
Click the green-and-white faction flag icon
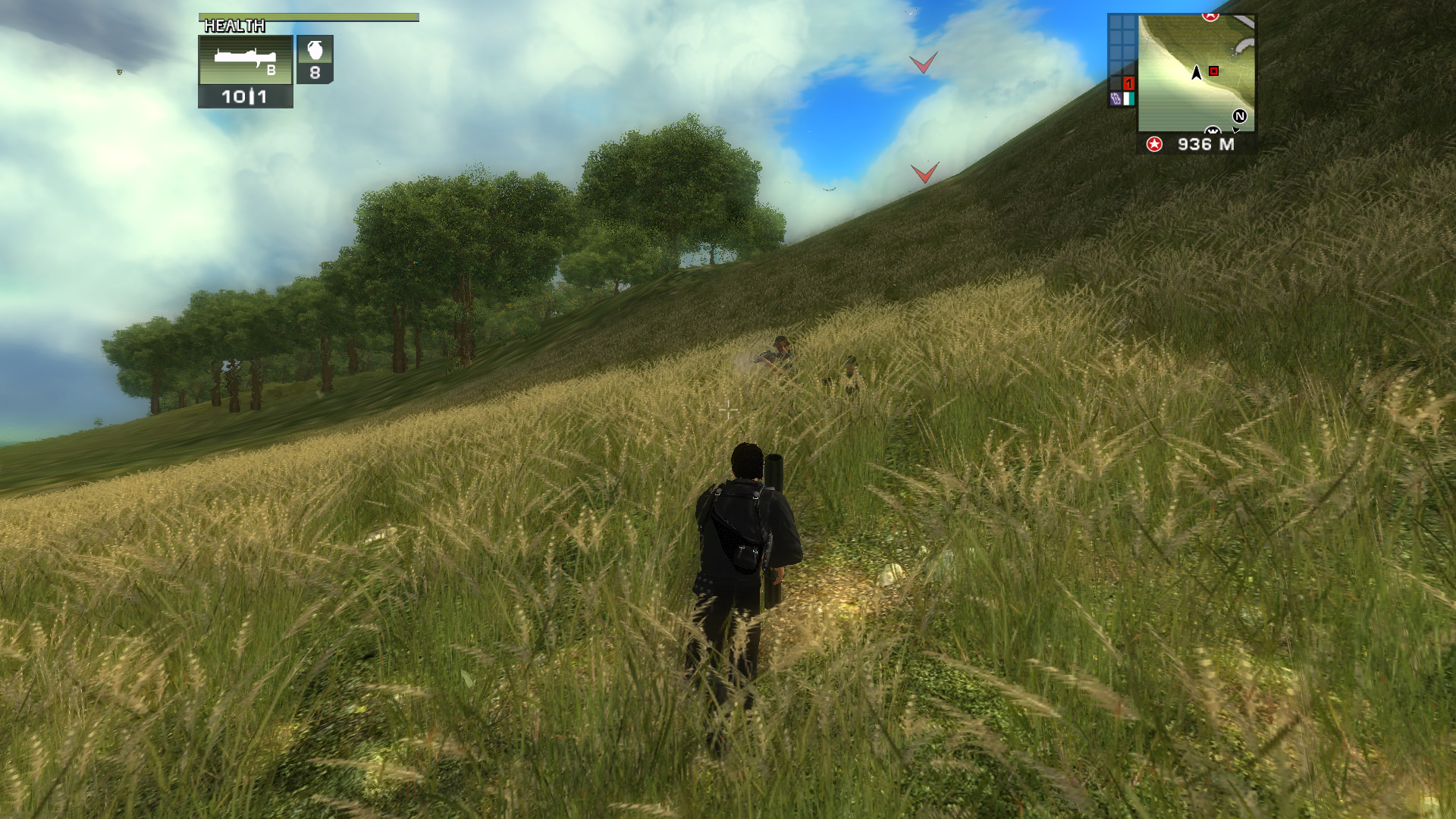[1129, 98]
